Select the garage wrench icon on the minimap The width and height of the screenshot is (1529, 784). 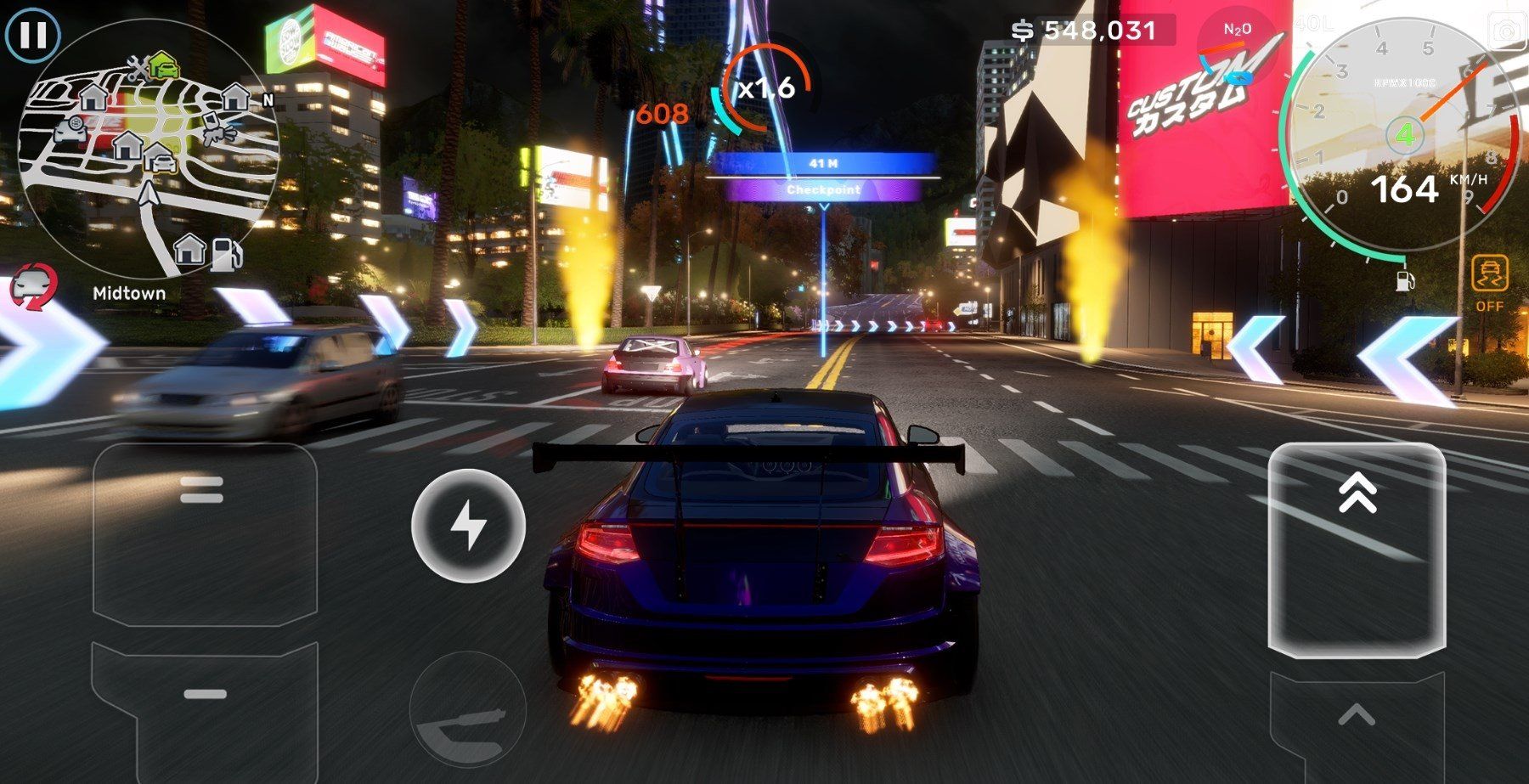tap(138, 69)
